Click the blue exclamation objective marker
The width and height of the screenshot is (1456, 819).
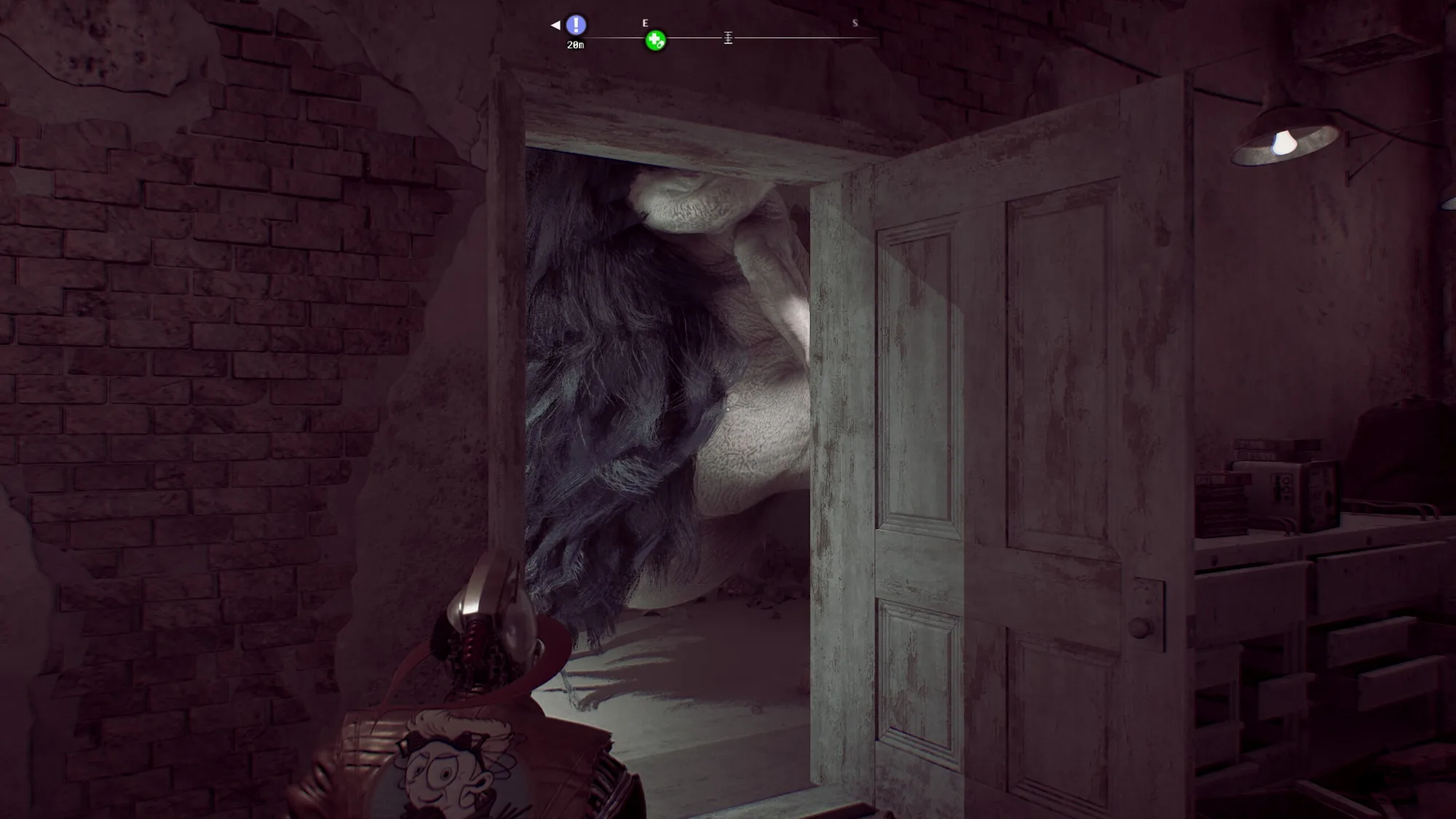pyautogui.click(x=576, y=25)
